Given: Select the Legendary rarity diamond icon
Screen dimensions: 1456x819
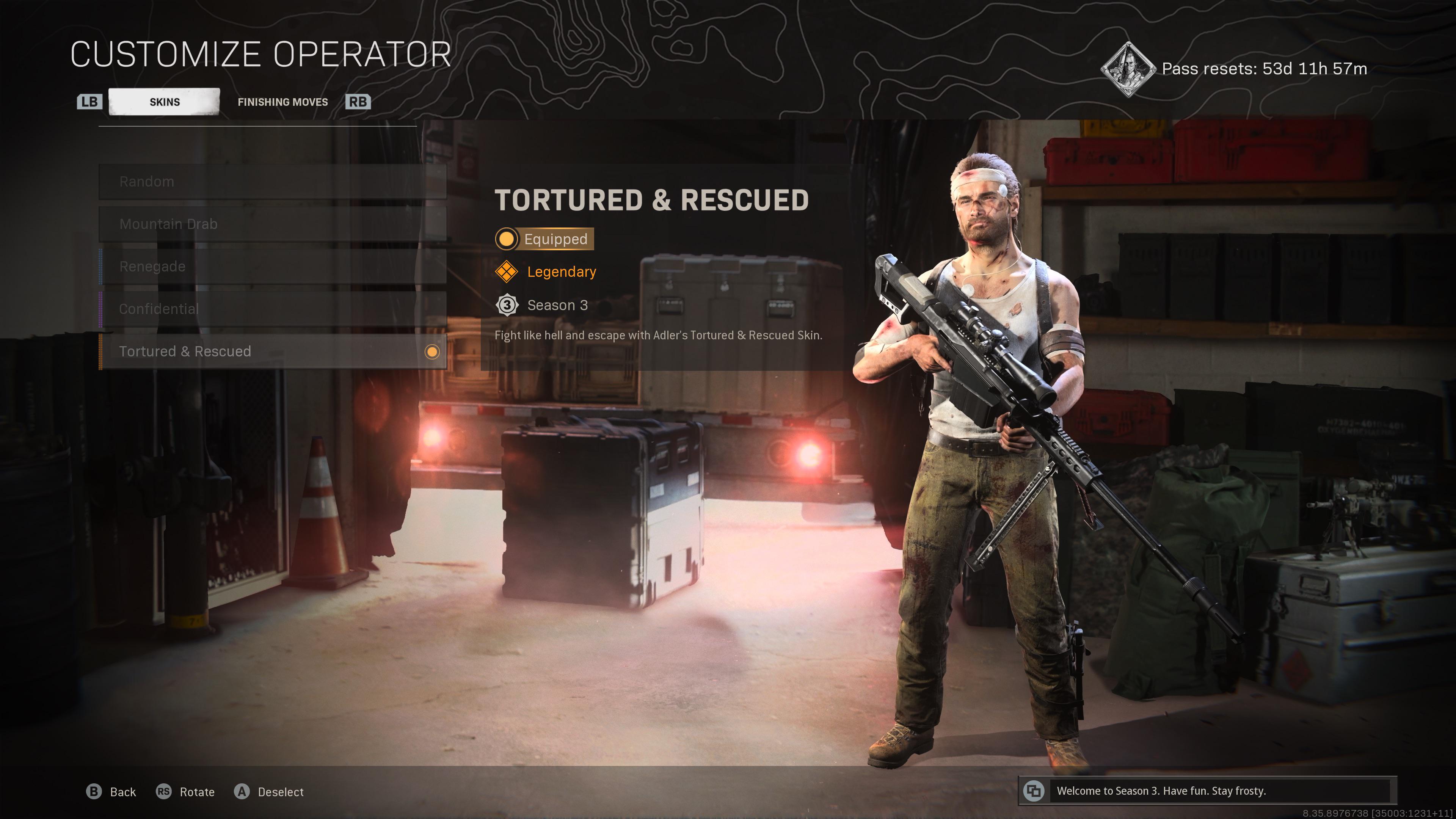Looking at the screenshot, I should click(x=507, y=272).
